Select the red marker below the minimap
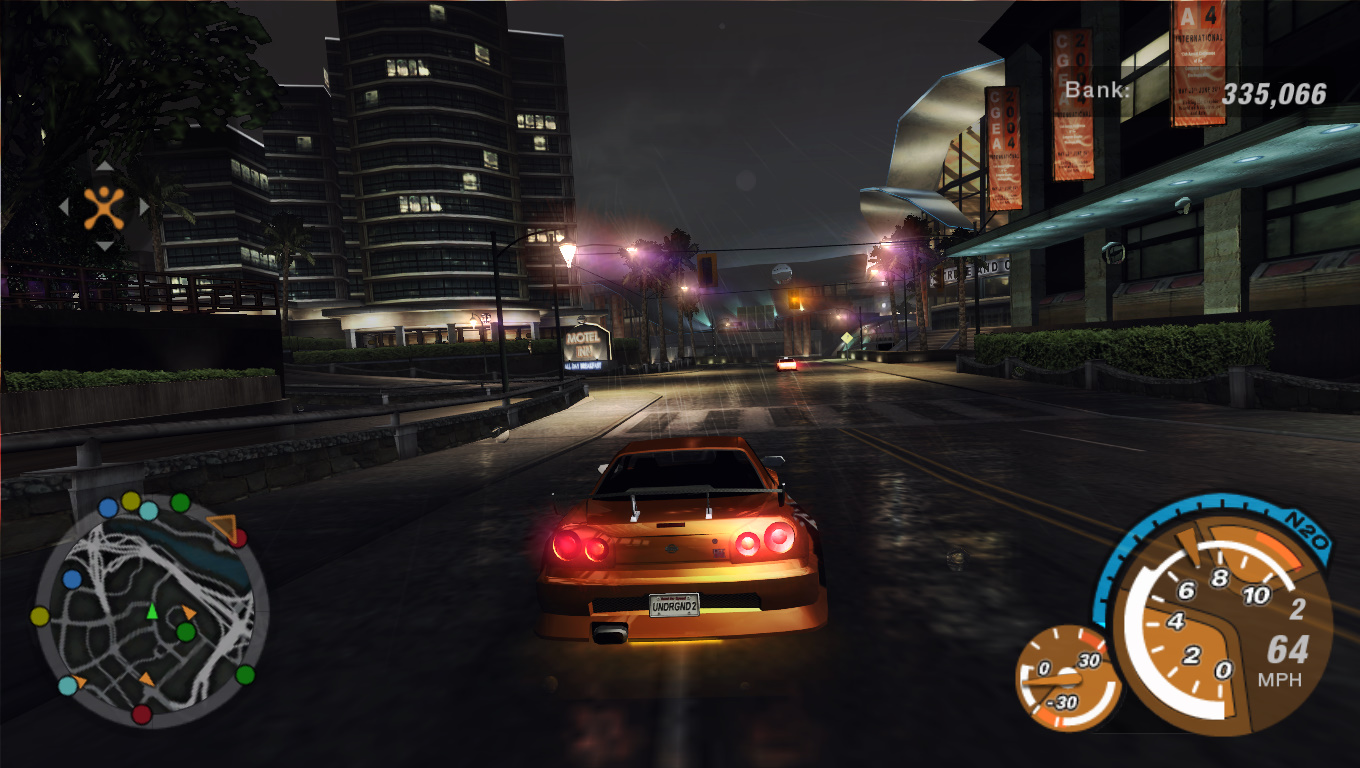Image resolution: width=1360 pixels, height=768 pixels. [142, 713]
